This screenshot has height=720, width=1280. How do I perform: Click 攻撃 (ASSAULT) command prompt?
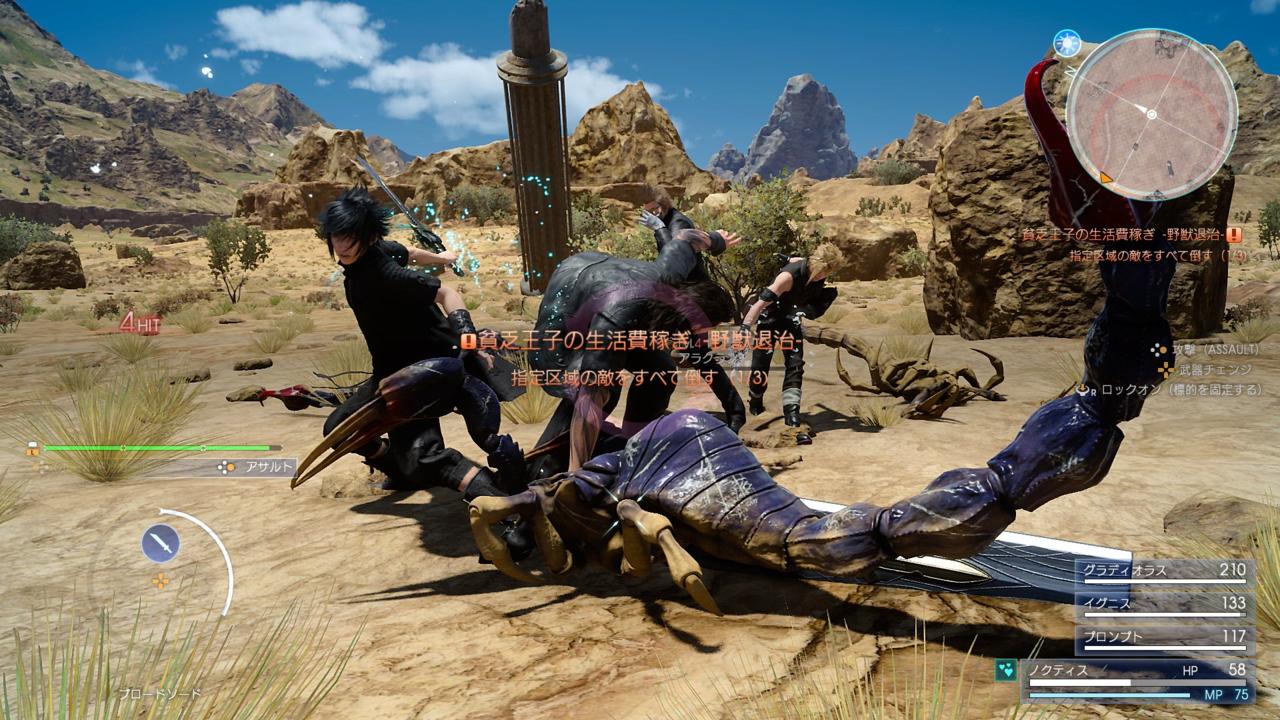coord(1215,351)
